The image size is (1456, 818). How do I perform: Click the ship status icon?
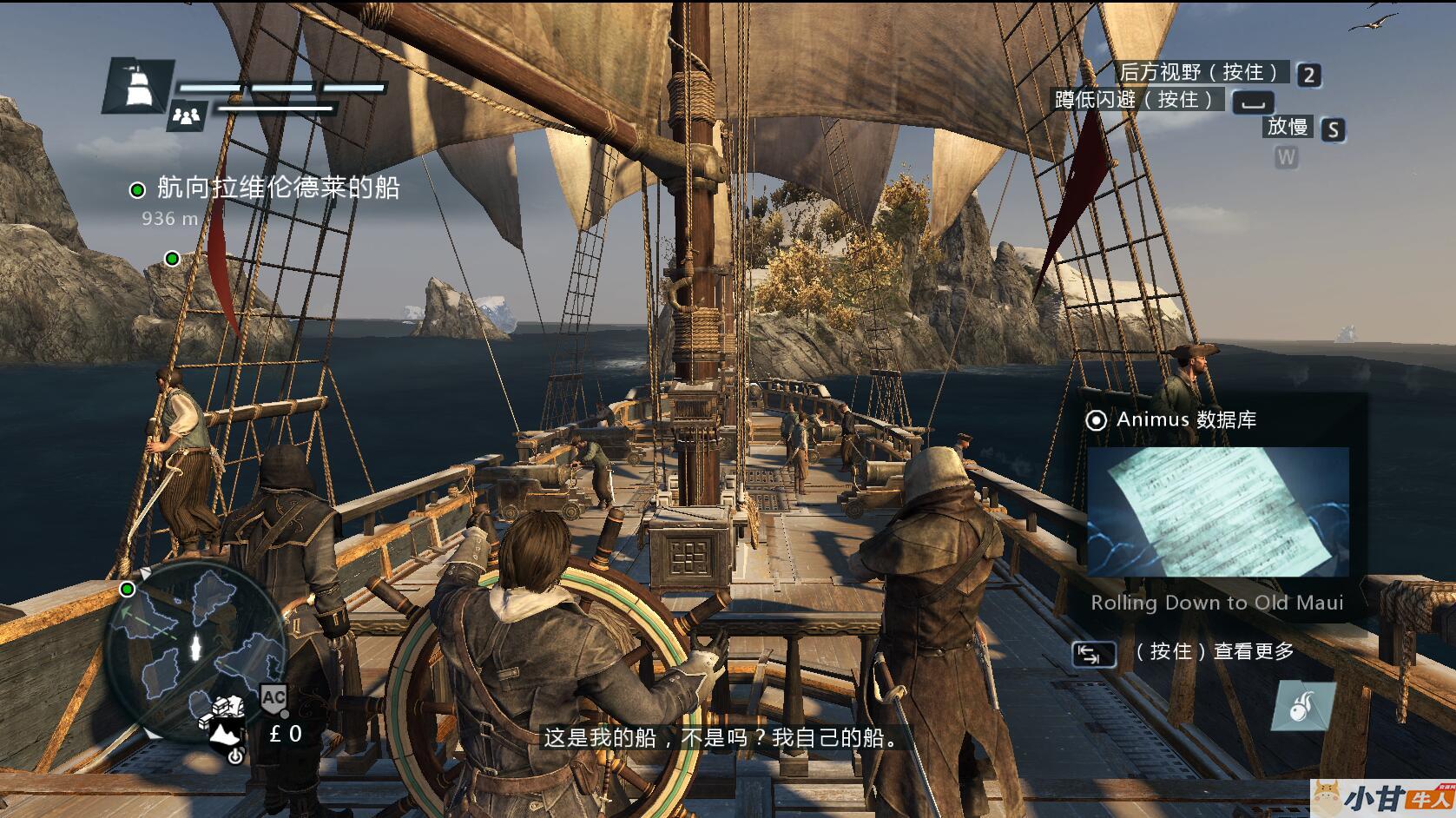[138, 85]
